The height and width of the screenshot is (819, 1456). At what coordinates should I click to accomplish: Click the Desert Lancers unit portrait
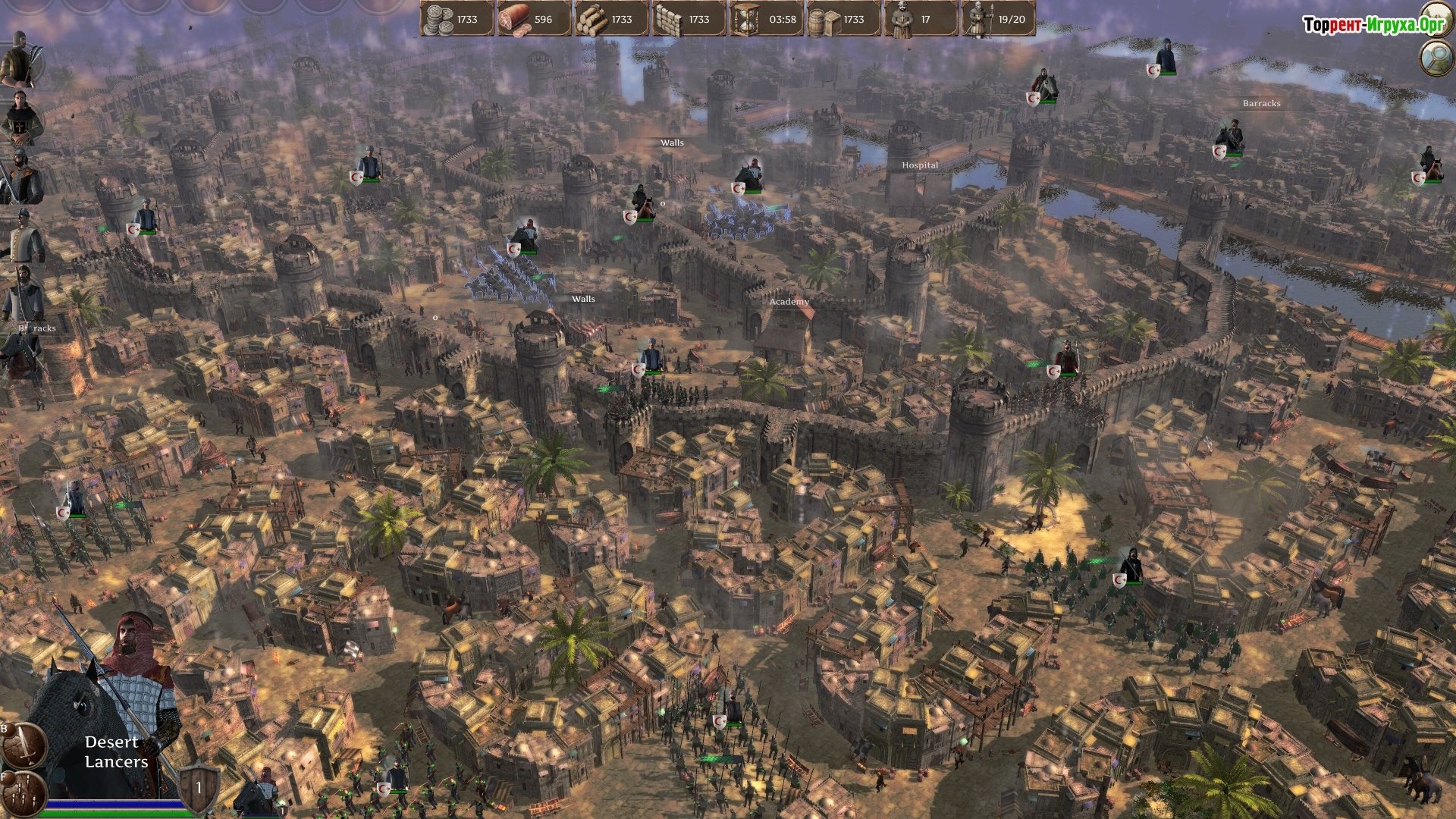(114, 705)
